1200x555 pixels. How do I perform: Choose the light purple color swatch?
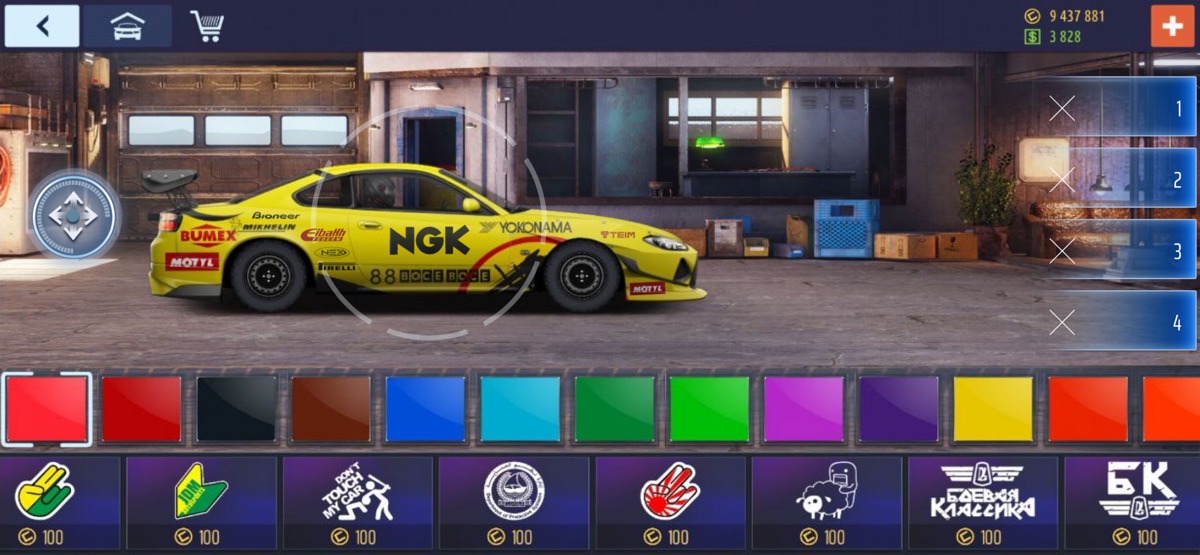[x=804, y=408]
